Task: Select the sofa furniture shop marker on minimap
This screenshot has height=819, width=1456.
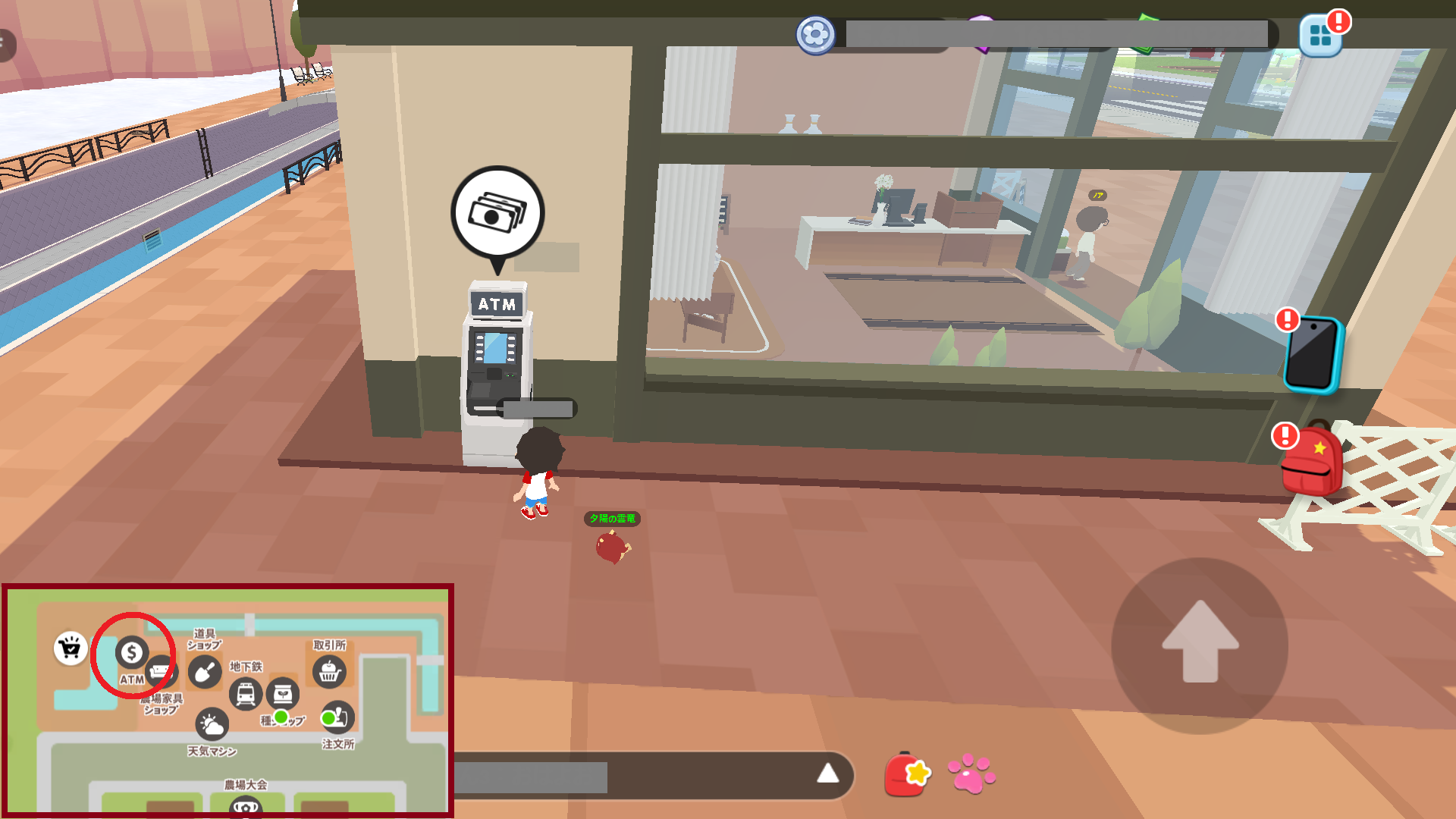Action: pos(162,671)
